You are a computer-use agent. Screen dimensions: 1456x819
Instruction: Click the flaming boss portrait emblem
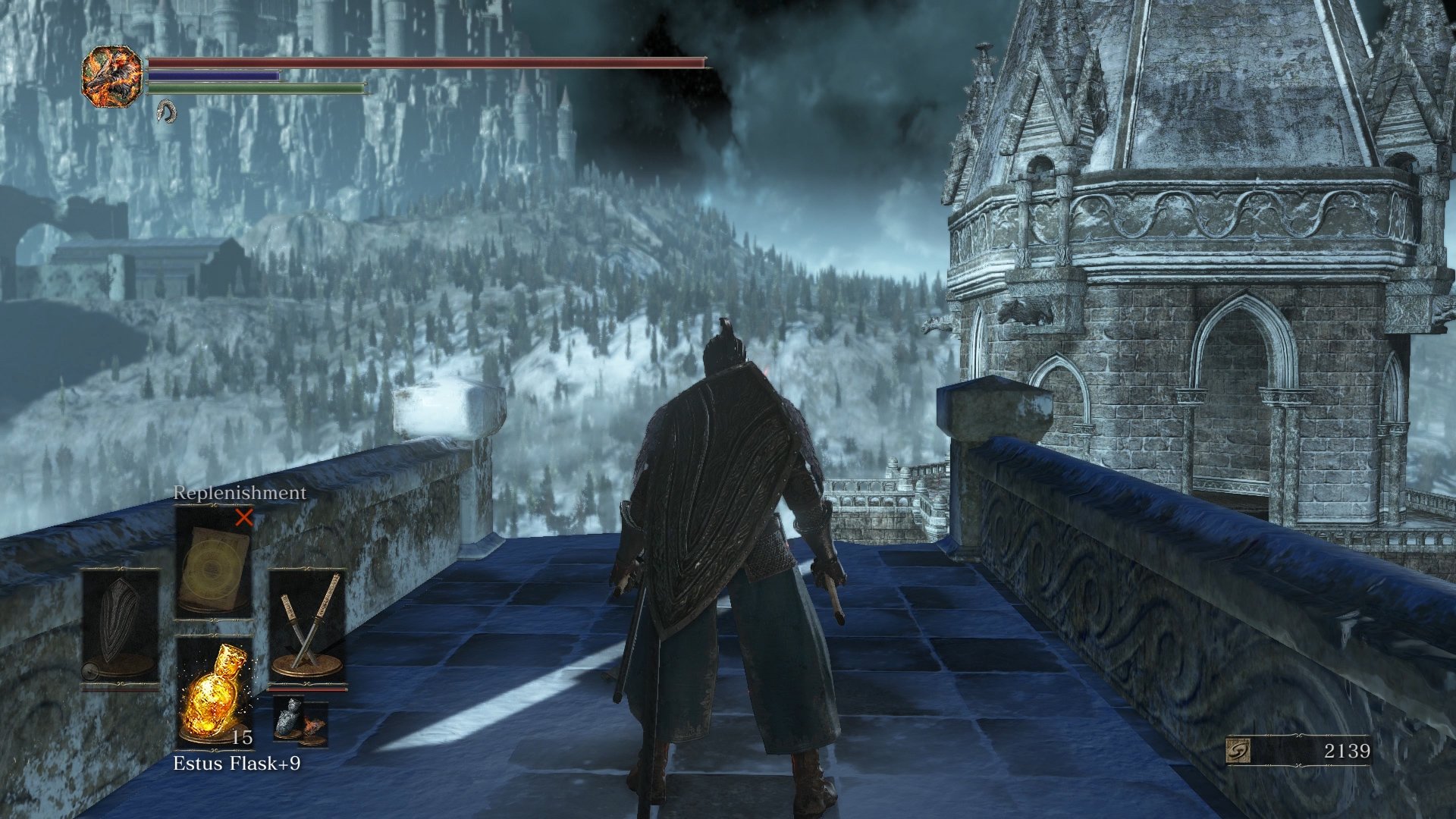(x=112, y=77)
